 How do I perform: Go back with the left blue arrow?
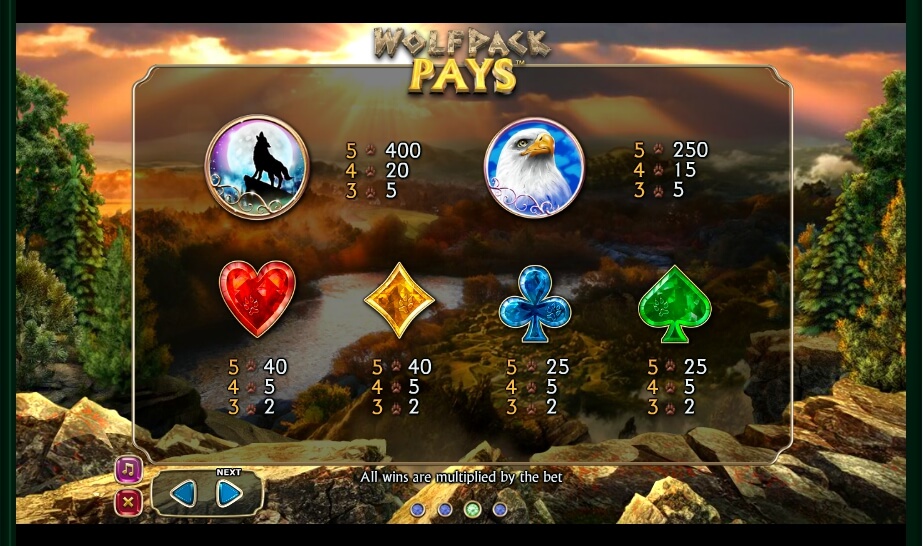click(183, 493)
